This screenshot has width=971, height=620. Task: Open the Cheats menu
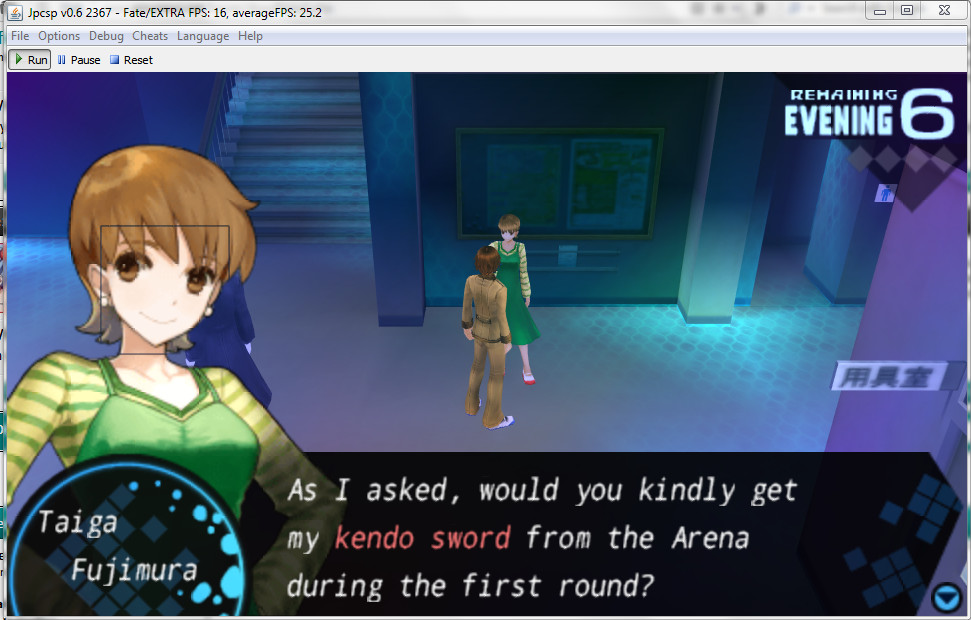(x=150, y=36)
